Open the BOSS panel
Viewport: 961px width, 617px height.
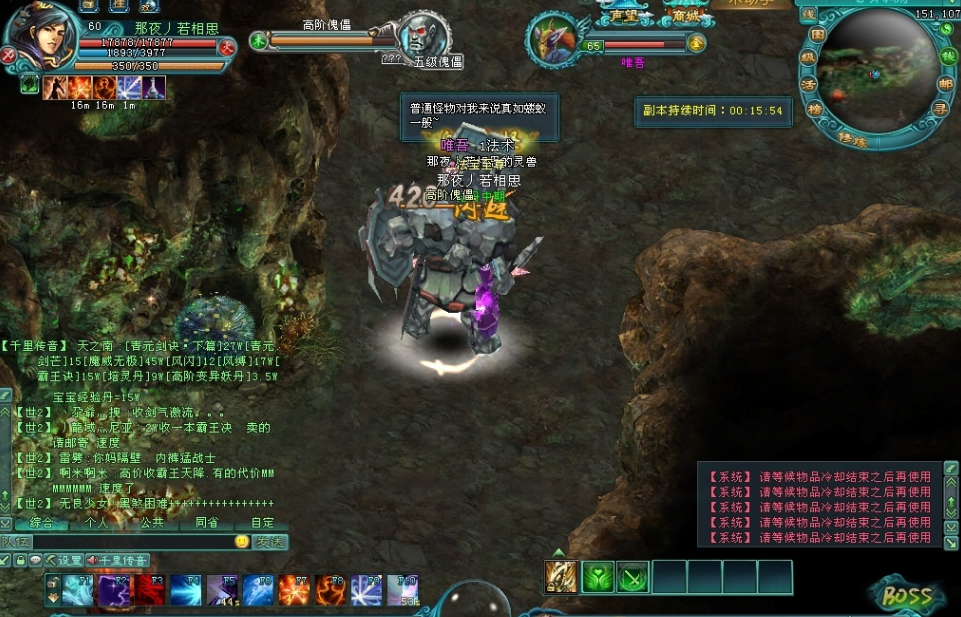click(x=906, y=596)
